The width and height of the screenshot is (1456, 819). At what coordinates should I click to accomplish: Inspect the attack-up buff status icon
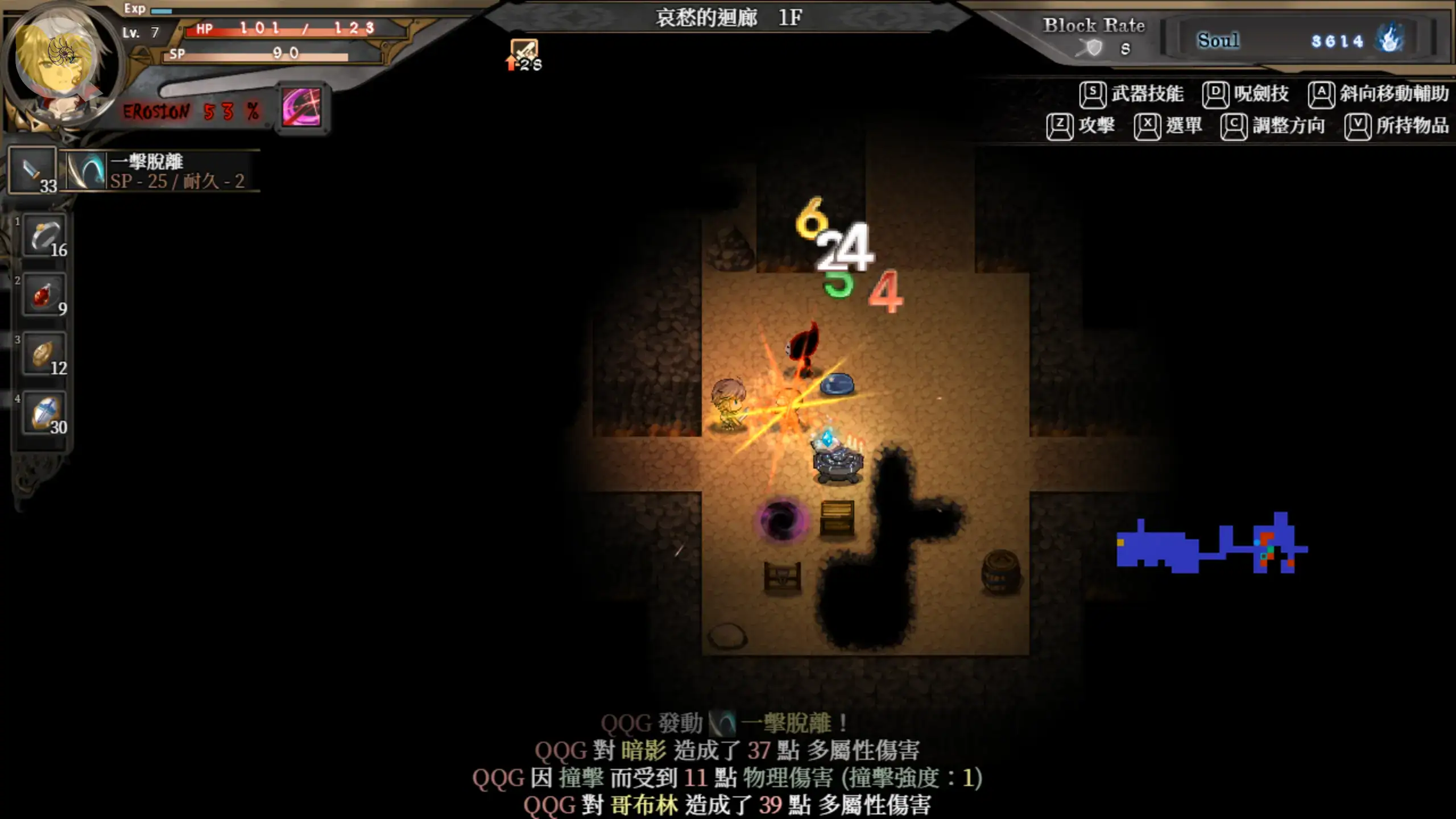523,55
